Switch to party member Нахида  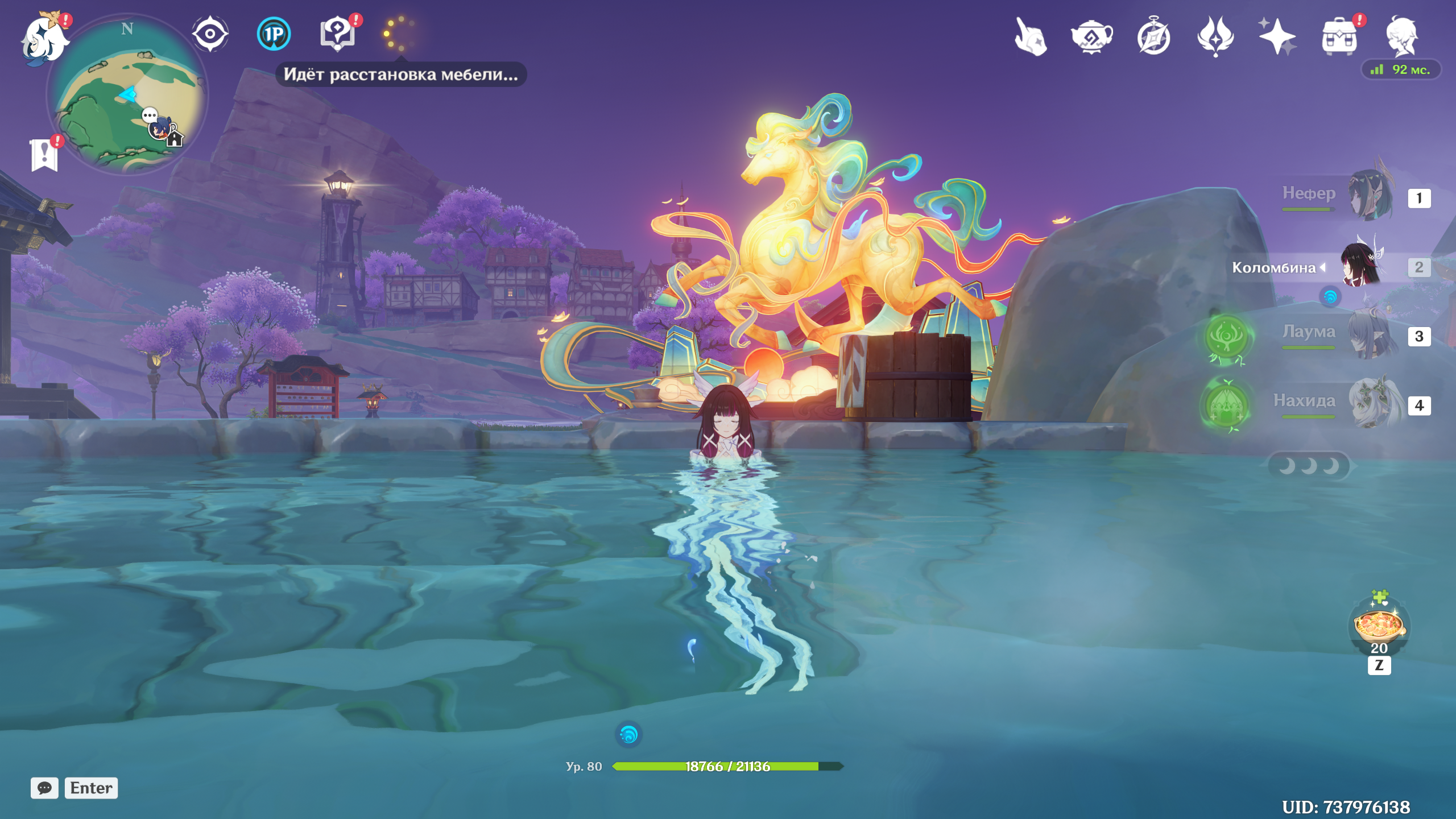1371,404
